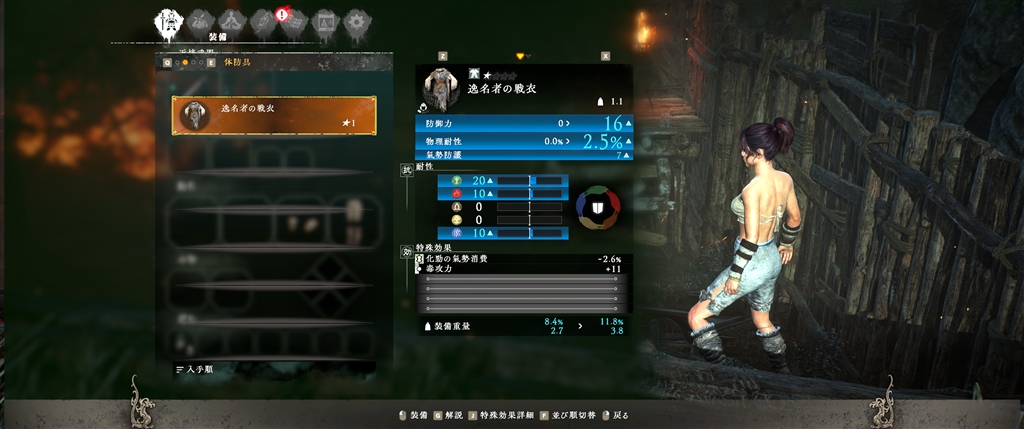Select the 逸名者の戦衣 armor entry
1024x429 pixels.
(x=274, y=116)
